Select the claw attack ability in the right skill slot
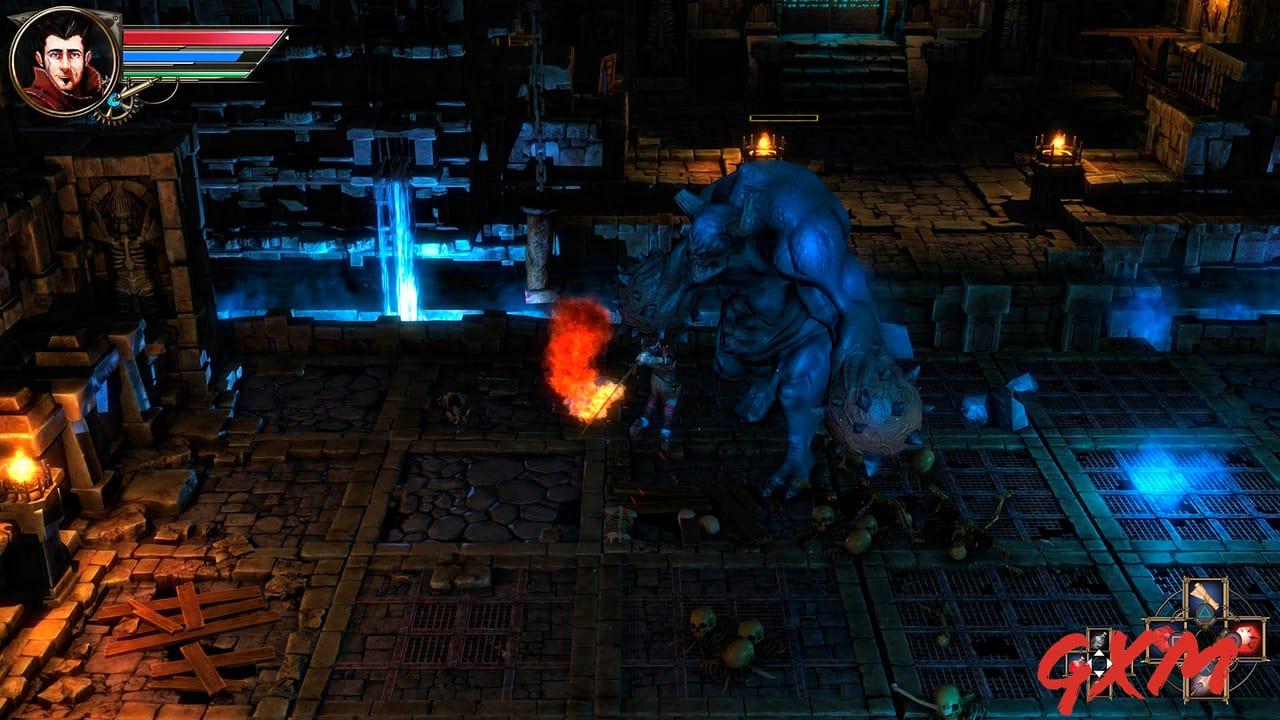The width and height of the screenshot is (1280, 720). click(x=1249, y=638)
